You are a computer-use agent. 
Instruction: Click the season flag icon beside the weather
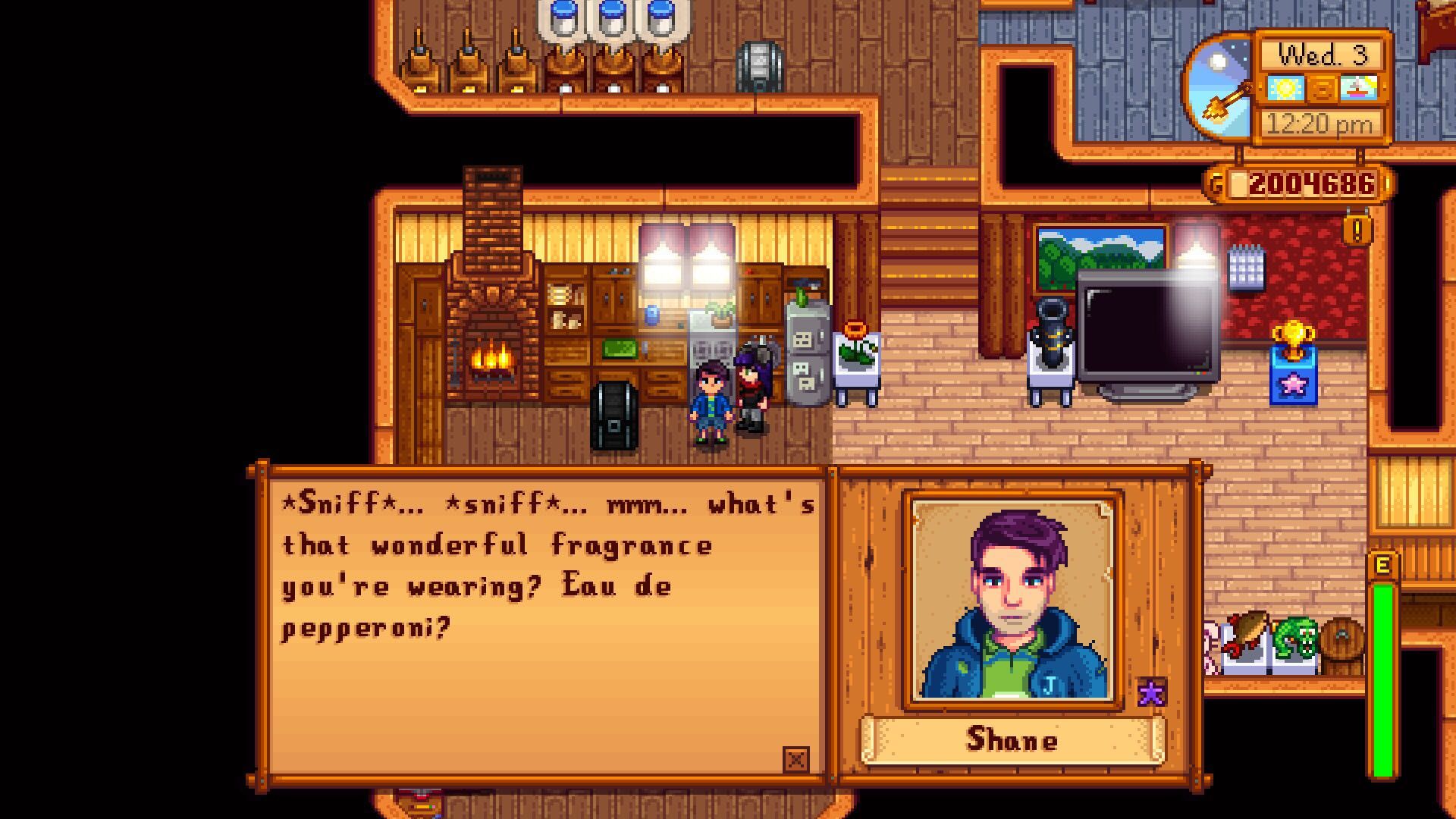pos(1360,89)
